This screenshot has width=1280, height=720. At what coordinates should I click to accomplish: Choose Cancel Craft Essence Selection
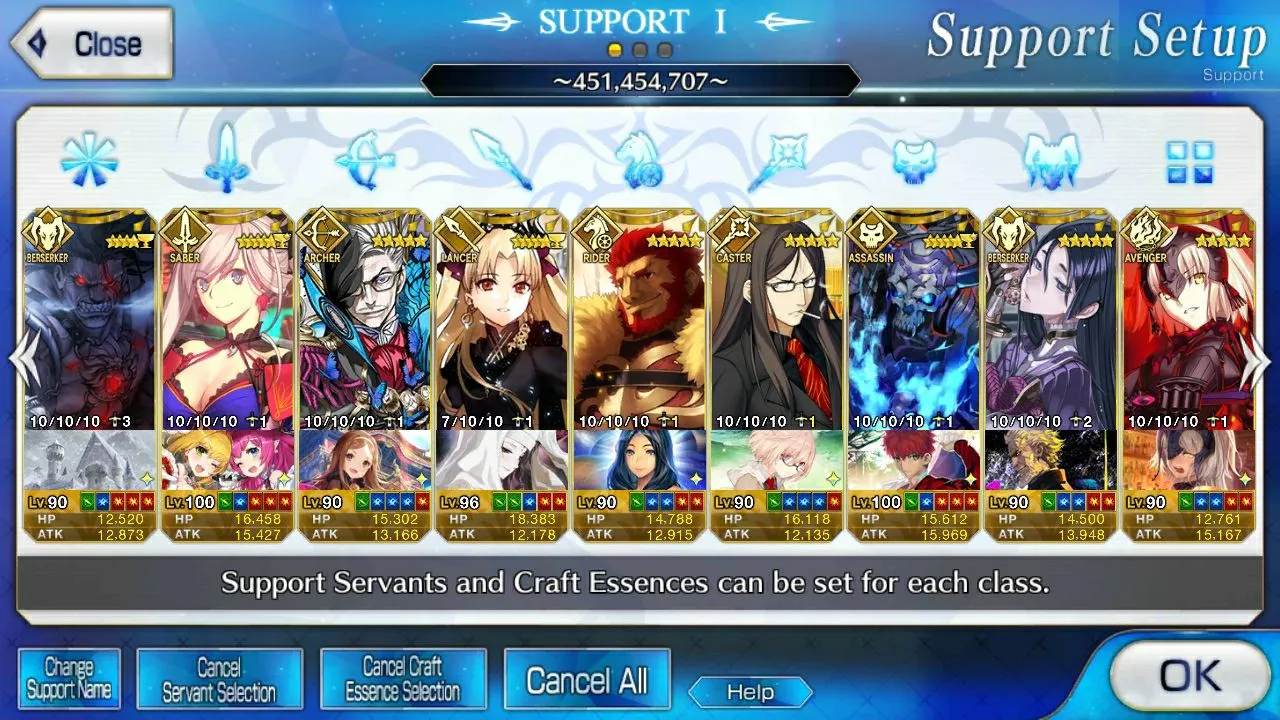point(403,679)
